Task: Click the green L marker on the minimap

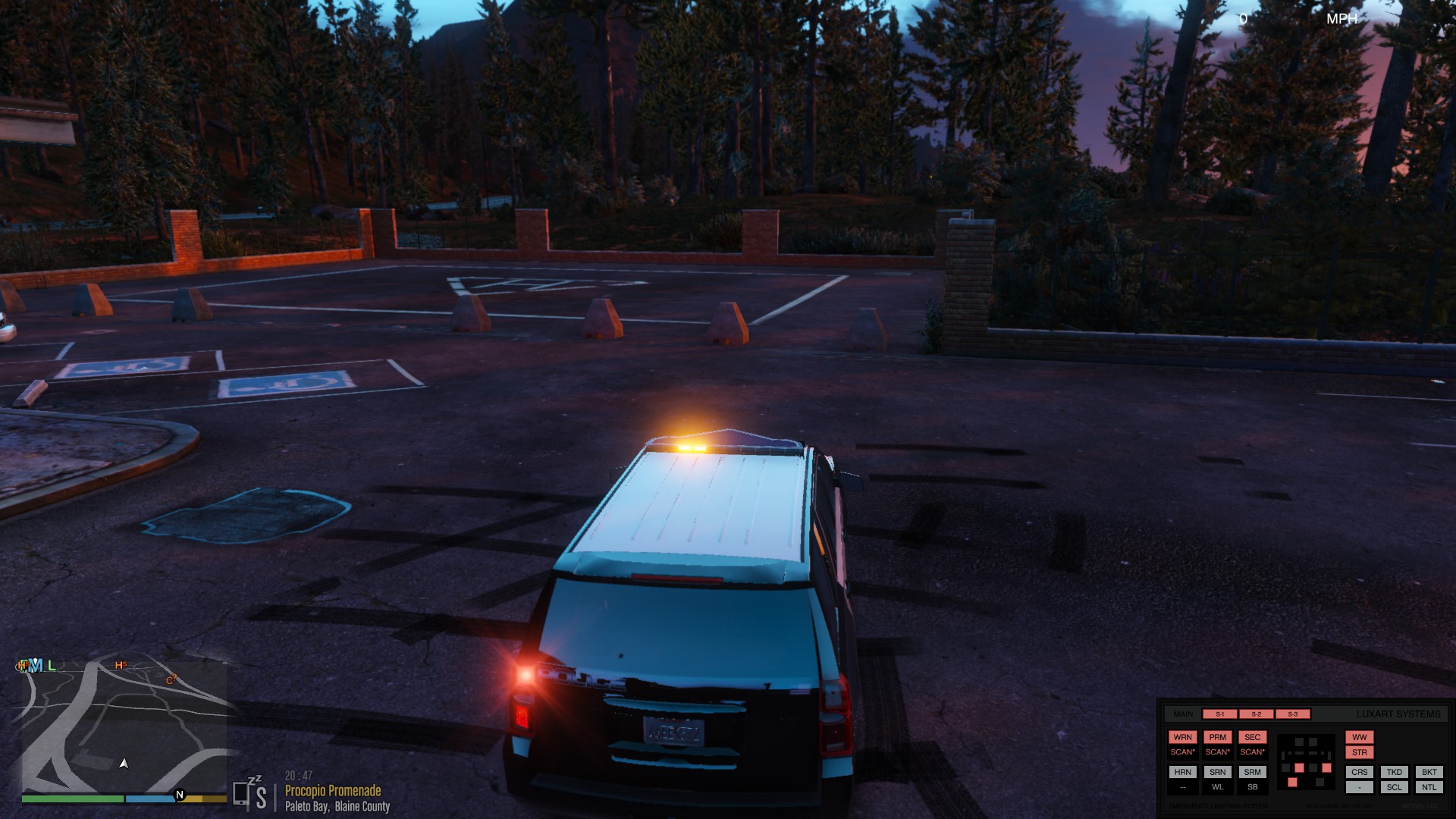Action: point(52,666)
